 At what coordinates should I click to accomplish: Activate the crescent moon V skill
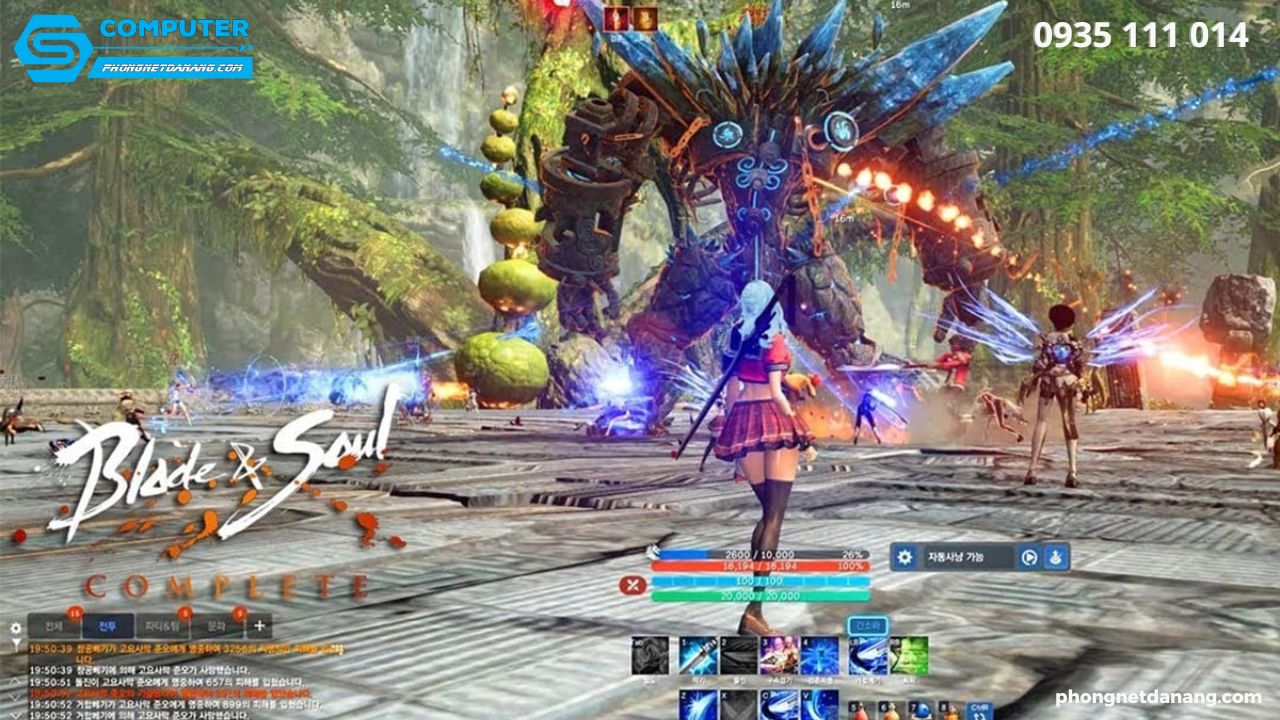[819, 704]
